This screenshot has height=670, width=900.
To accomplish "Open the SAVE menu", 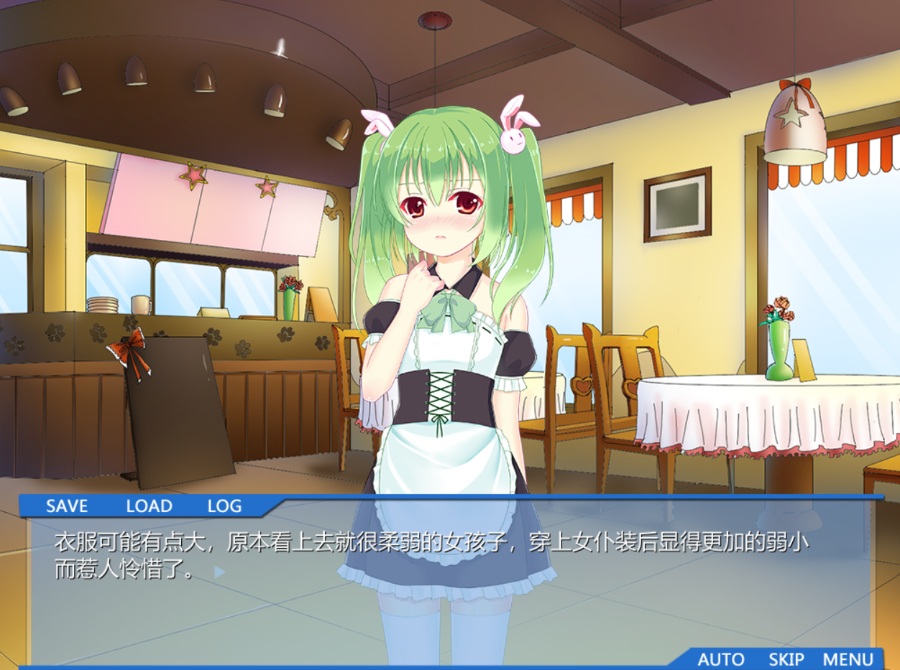I will point(67,506).
